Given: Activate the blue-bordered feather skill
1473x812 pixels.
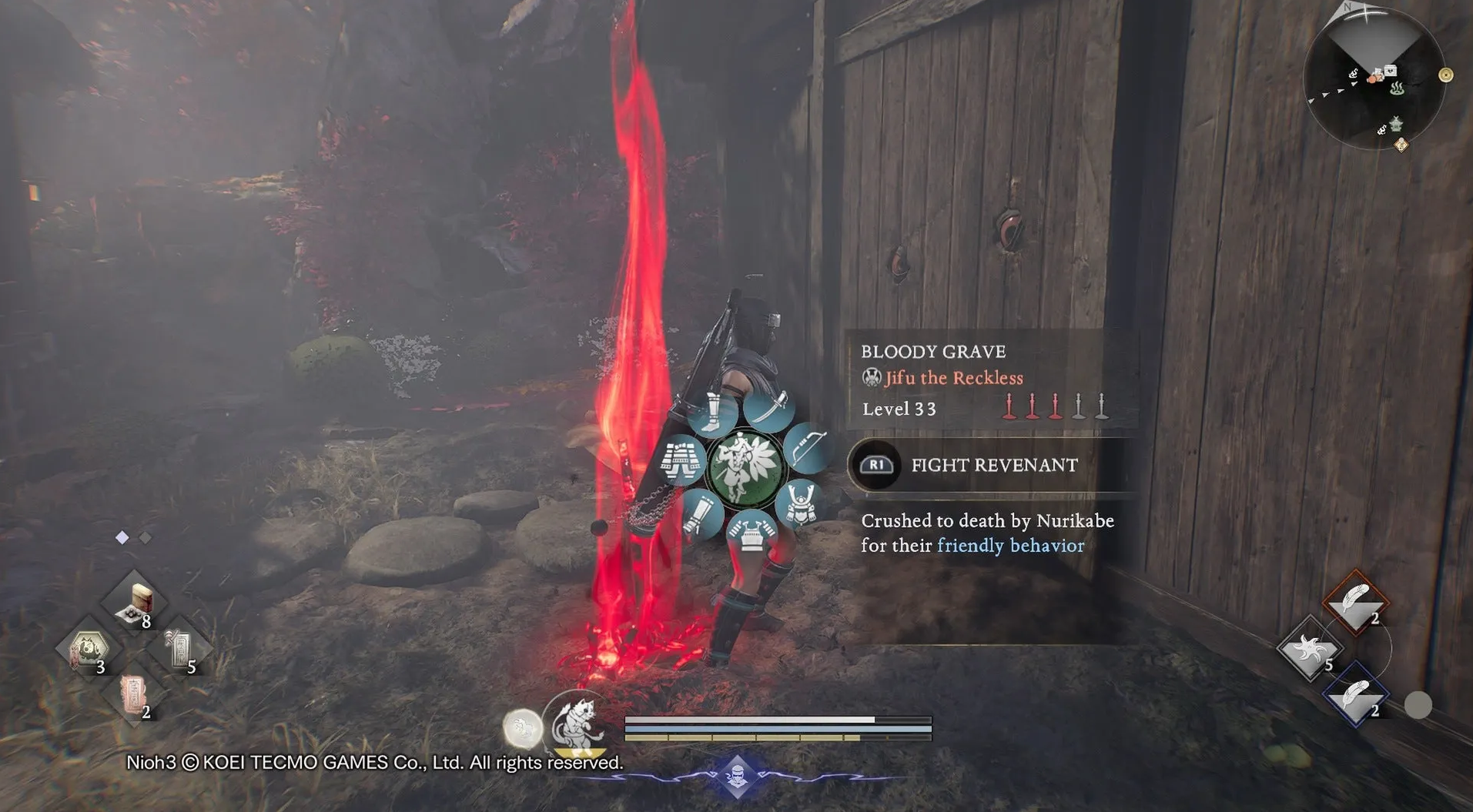Looking at the screenshot, I should (x=1356, y=696).
